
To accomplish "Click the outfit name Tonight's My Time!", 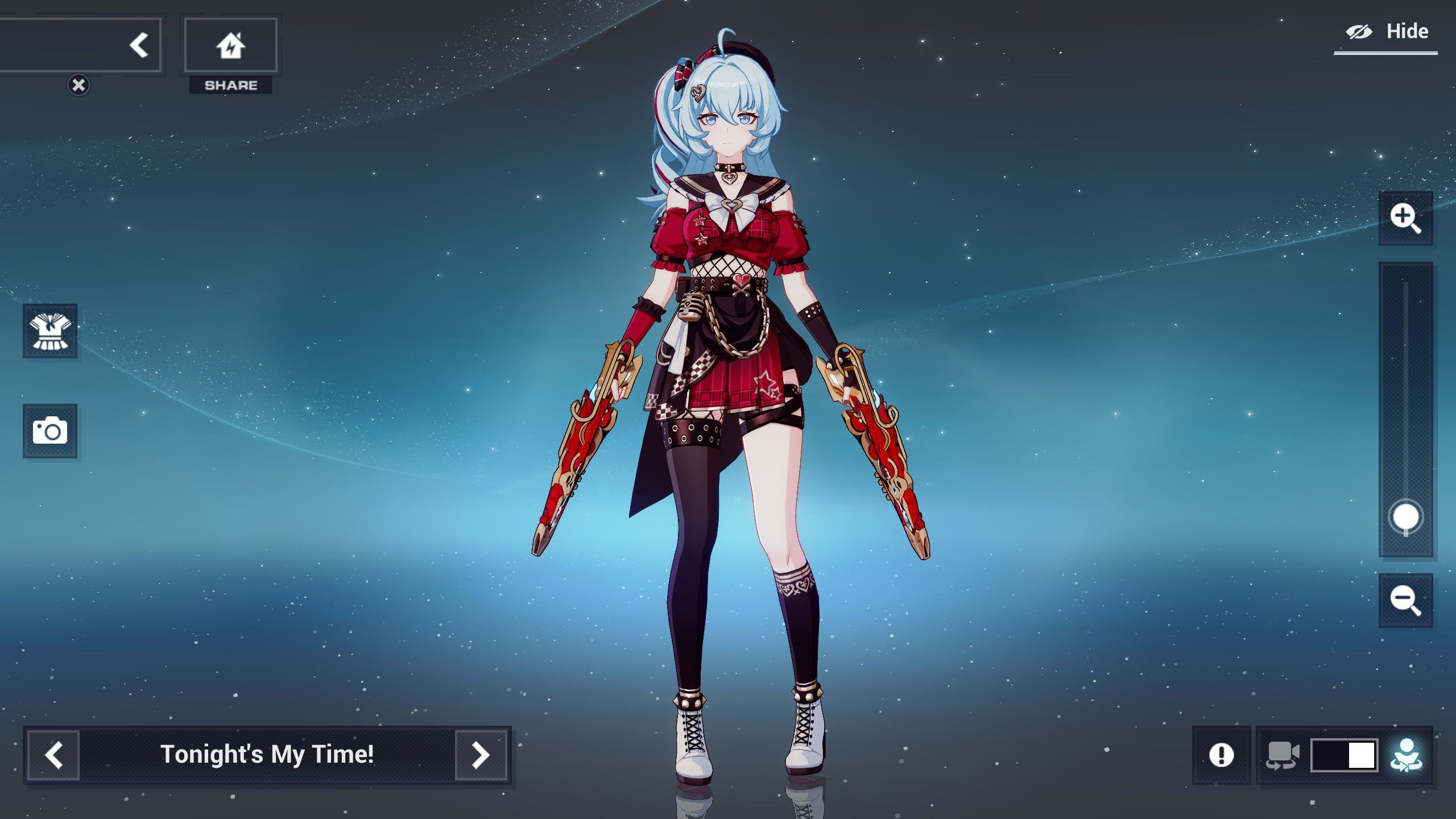I will (267, 756).
